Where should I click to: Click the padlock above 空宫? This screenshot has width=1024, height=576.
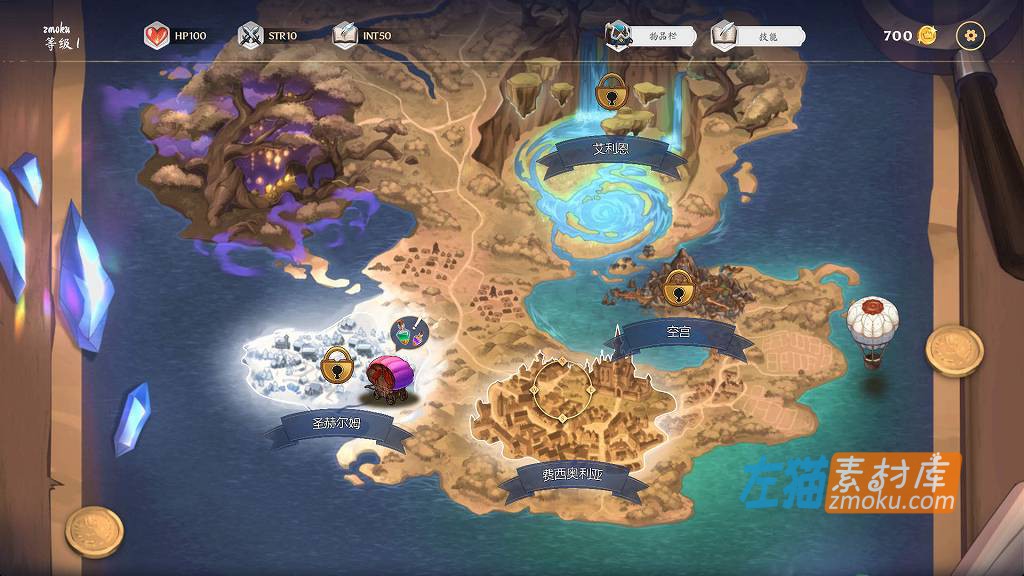(679, 289)
